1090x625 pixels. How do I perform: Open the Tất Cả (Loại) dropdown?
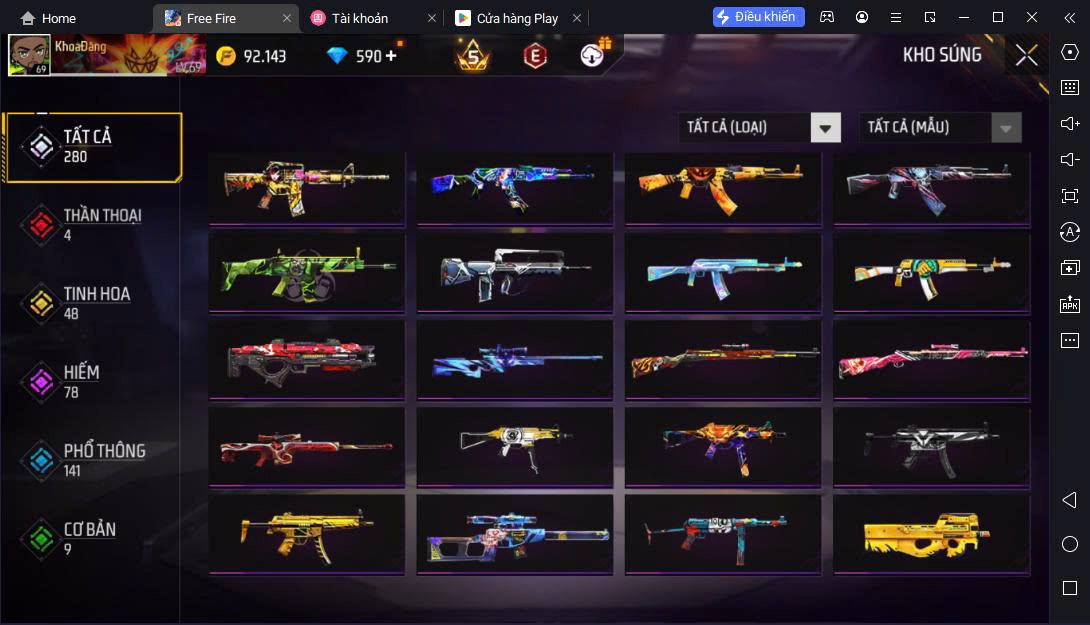point(759,127)
